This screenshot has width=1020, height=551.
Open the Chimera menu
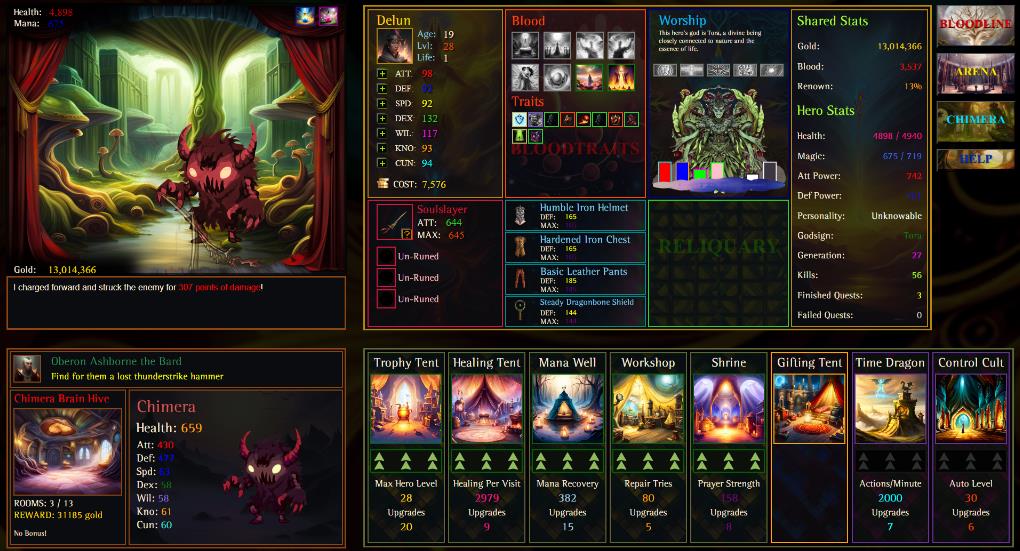point(974,120)
